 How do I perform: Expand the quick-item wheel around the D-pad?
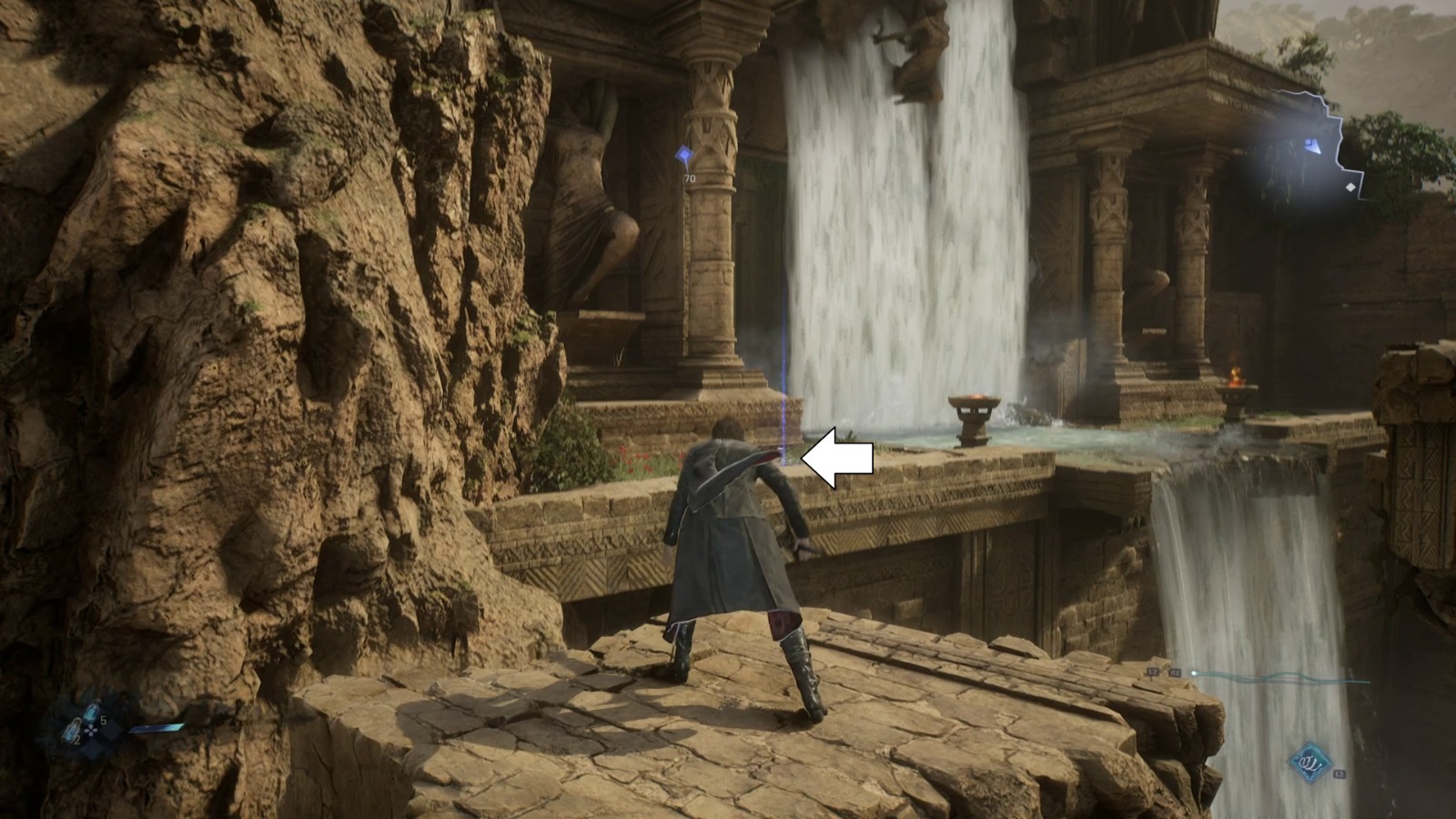(x=90, y=731)
